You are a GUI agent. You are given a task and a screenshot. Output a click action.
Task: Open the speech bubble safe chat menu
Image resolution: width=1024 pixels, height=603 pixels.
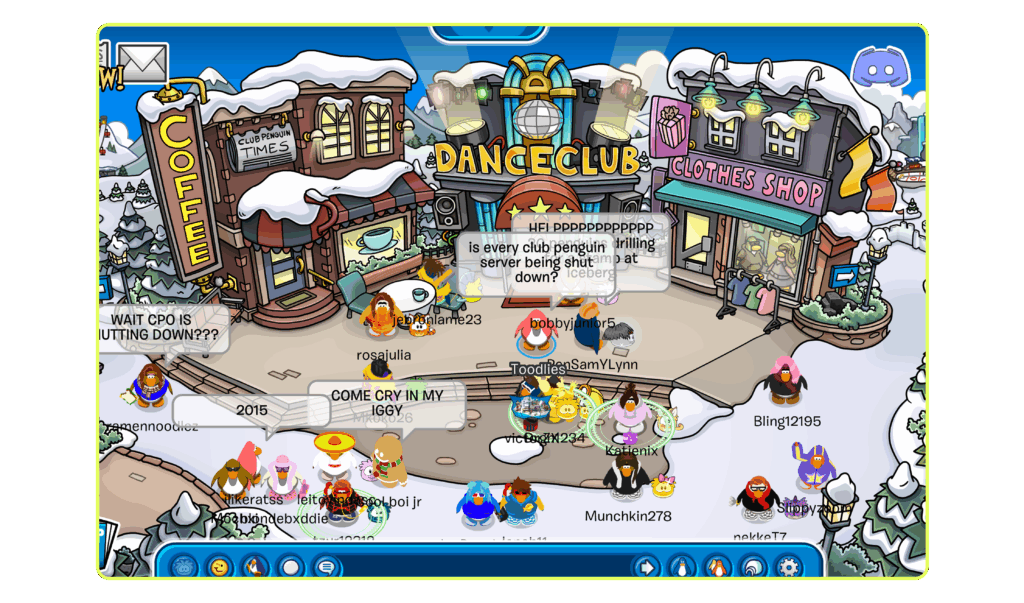(x=325, y=567)
